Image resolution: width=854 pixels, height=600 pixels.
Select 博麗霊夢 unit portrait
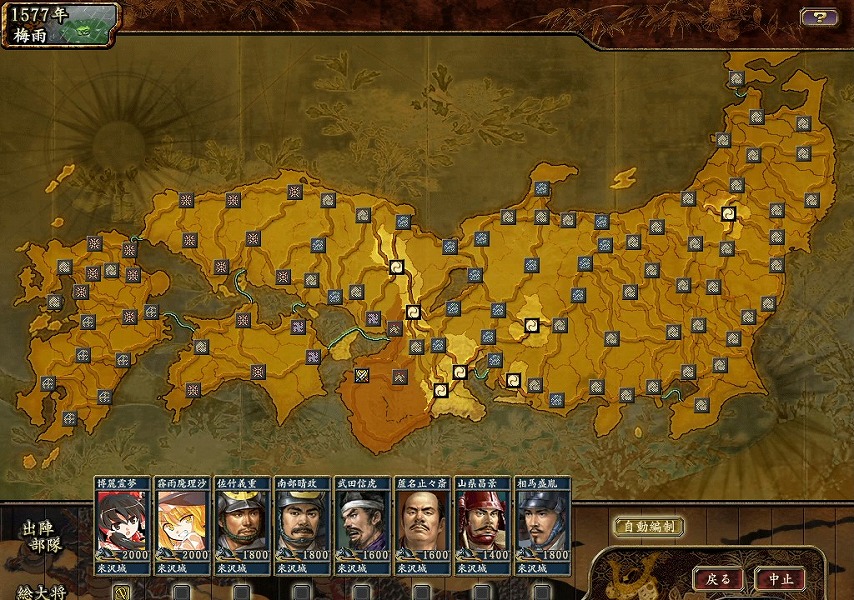[x=123, y=524]
